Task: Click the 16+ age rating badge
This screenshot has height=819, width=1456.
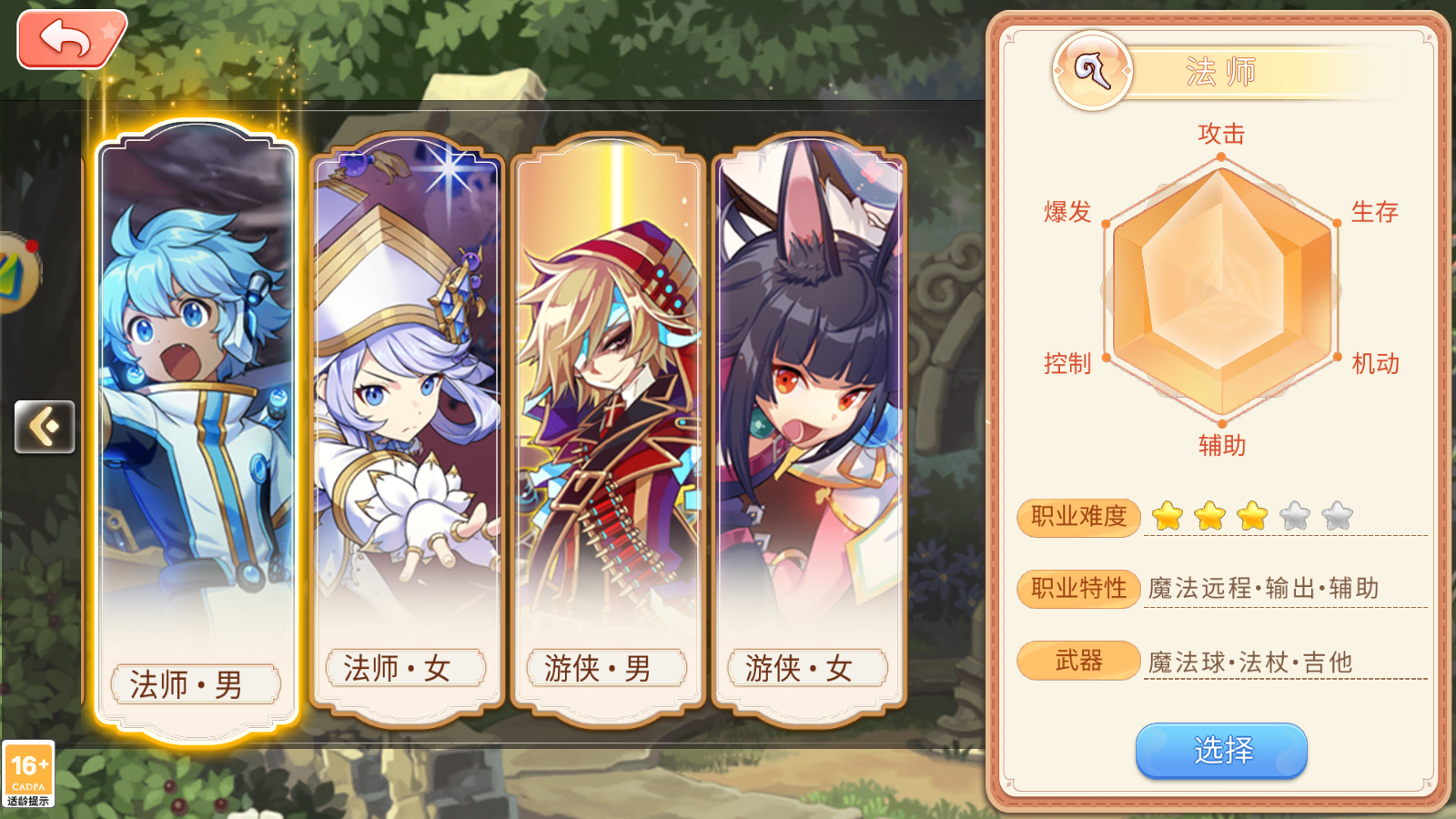Action: coord(30,773)
